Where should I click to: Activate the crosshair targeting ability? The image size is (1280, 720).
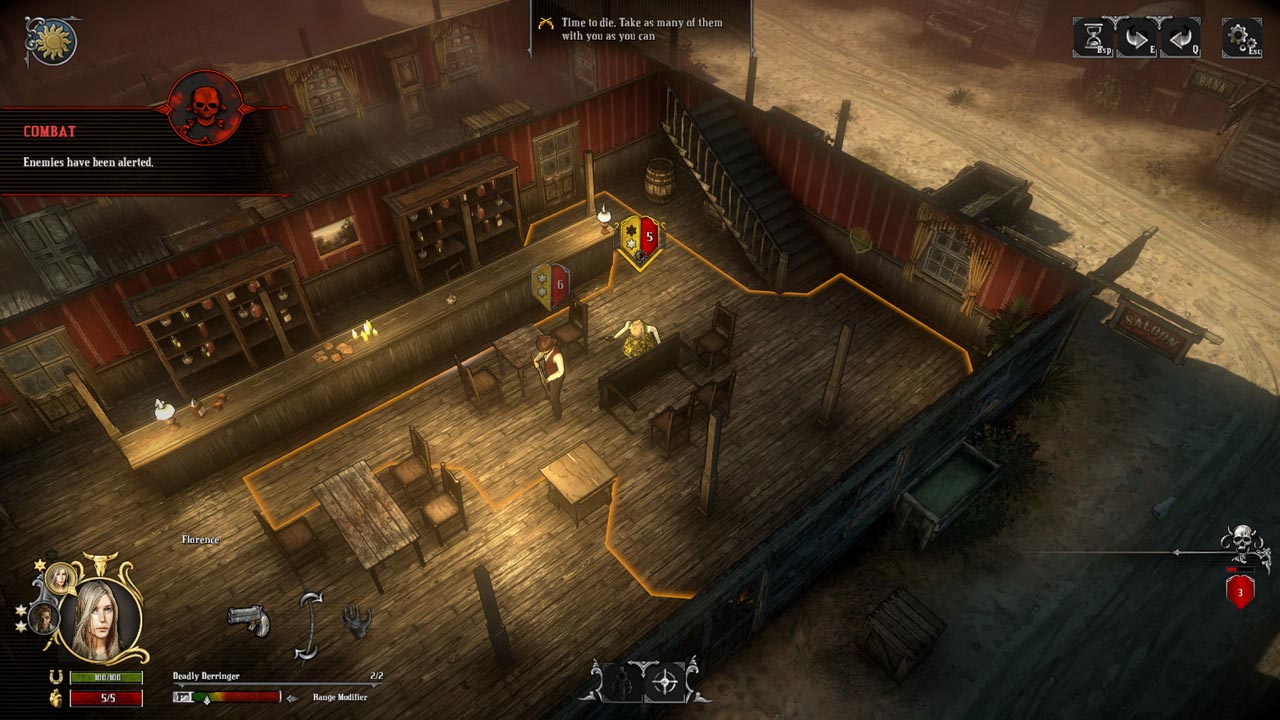click(665, 683)
